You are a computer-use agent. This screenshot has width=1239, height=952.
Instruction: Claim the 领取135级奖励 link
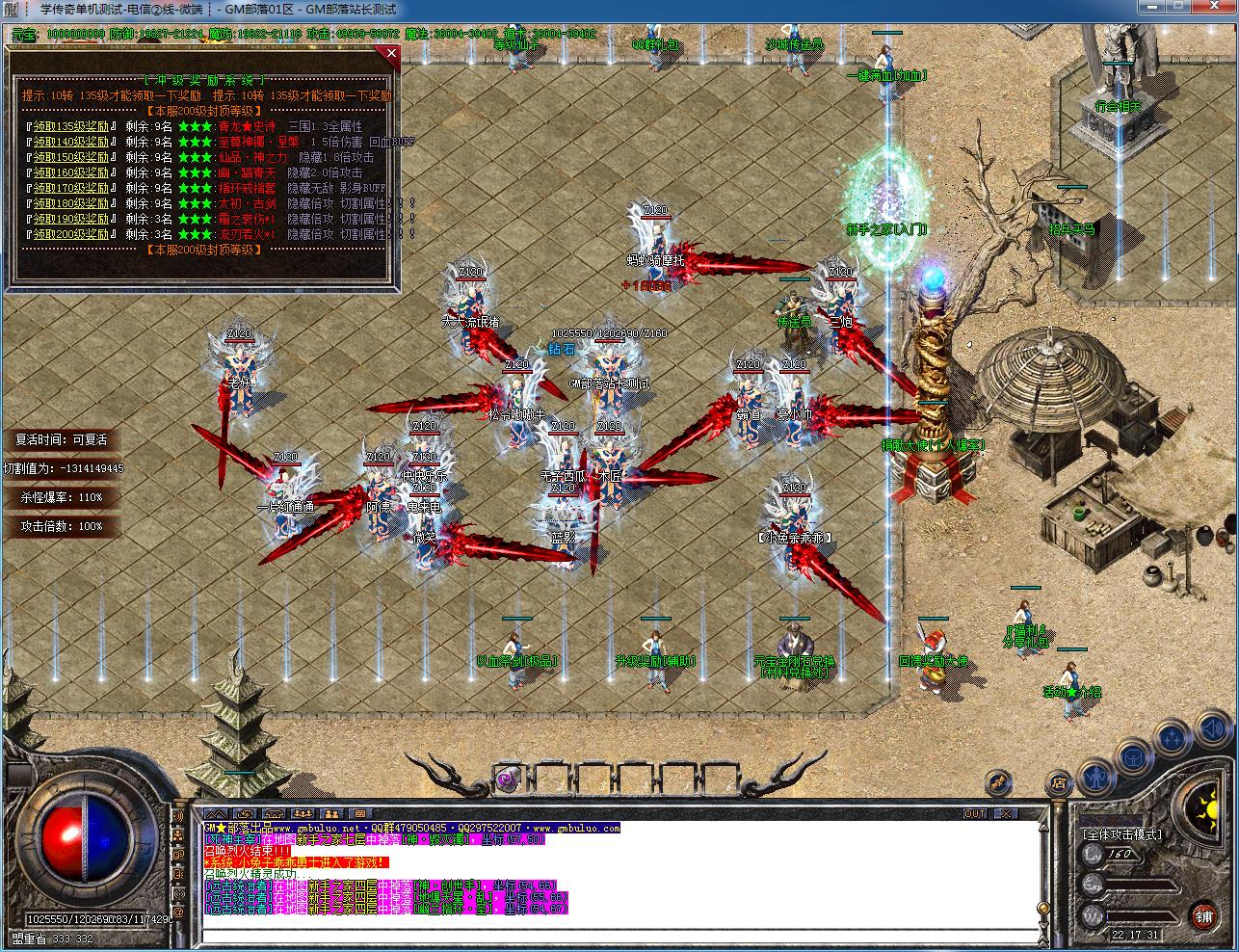click(x=71, y=126)
